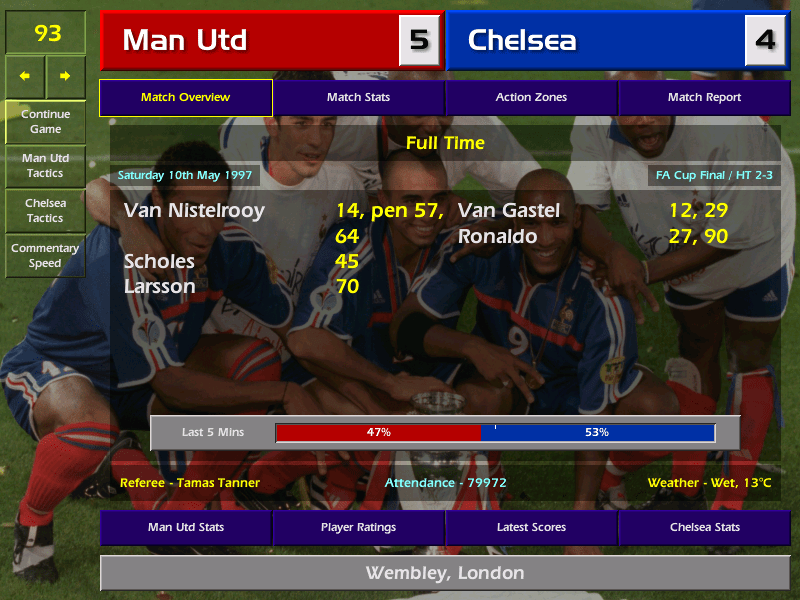800x600 pixels.
Task: Click the left arrow navigation button
Action: (x=25, y=76)
